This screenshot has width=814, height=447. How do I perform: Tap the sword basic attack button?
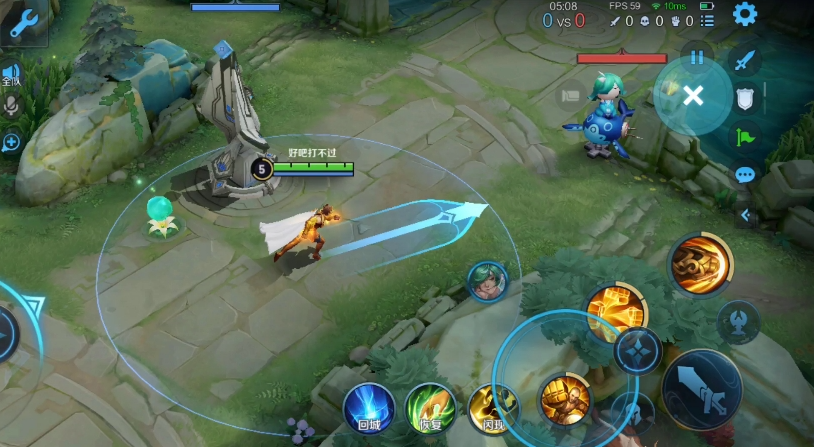[701, 388]
